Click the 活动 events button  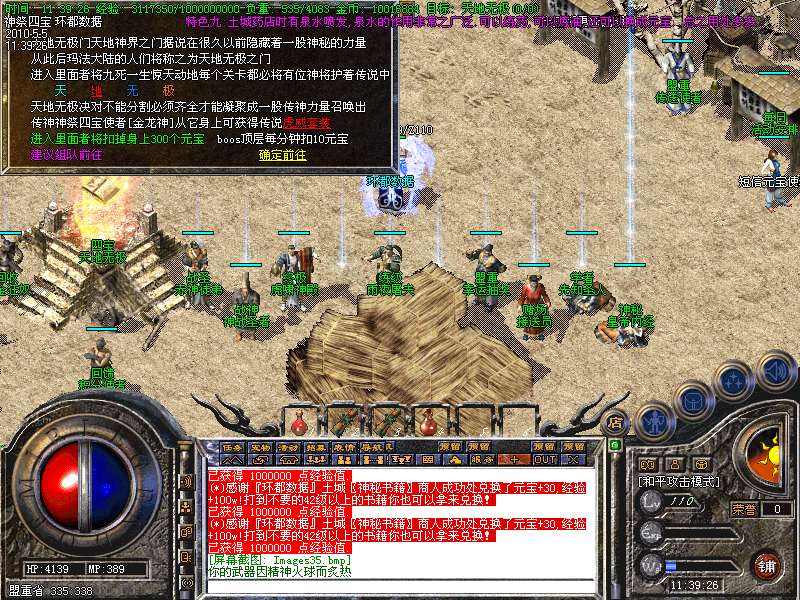click(x=288, y=446)
